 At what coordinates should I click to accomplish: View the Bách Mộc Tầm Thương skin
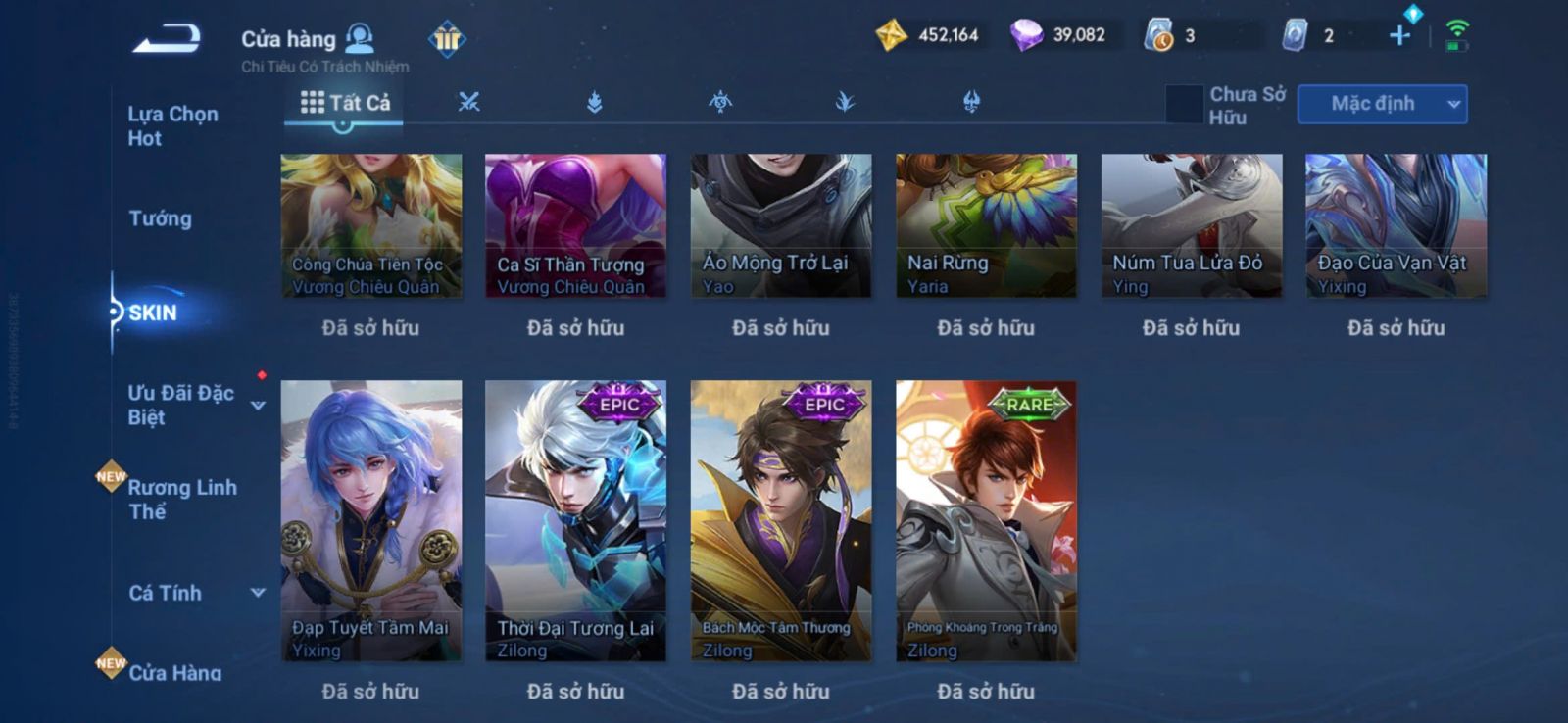(781, 520)
